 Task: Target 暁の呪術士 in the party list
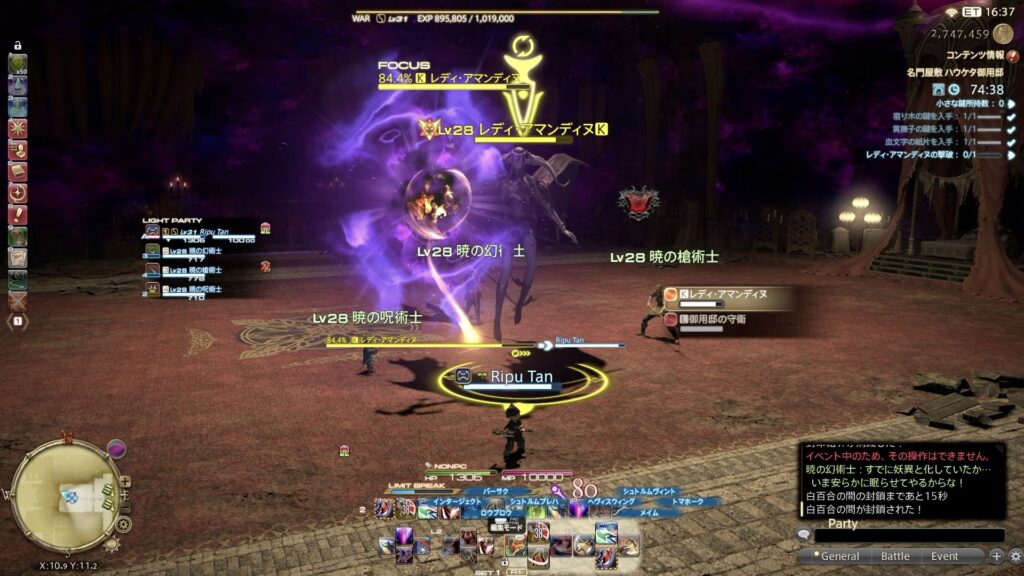pyautogui.click(x=200, y=289)
